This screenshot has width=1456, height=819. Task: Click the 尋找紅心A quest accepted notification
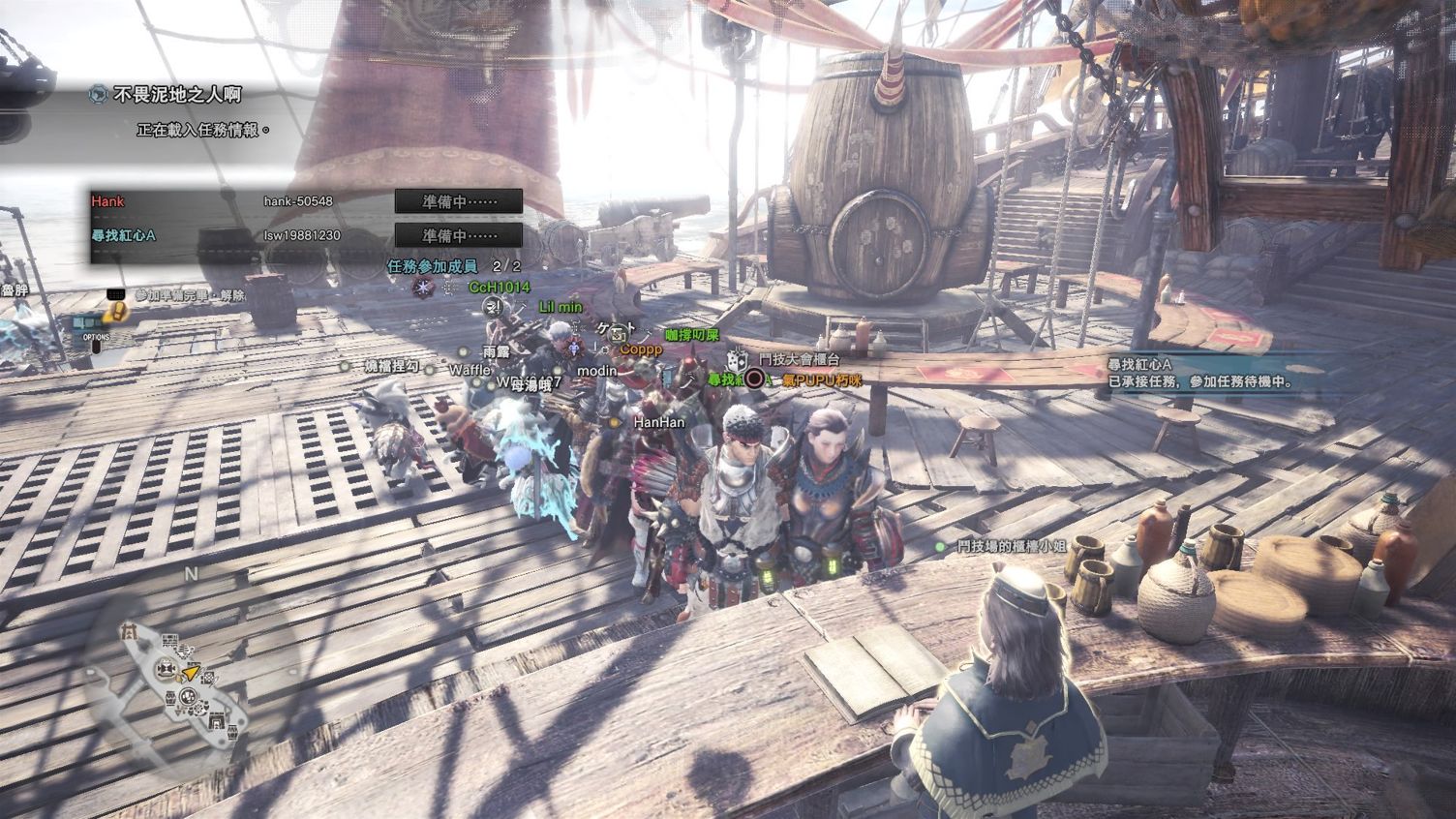1200,373
